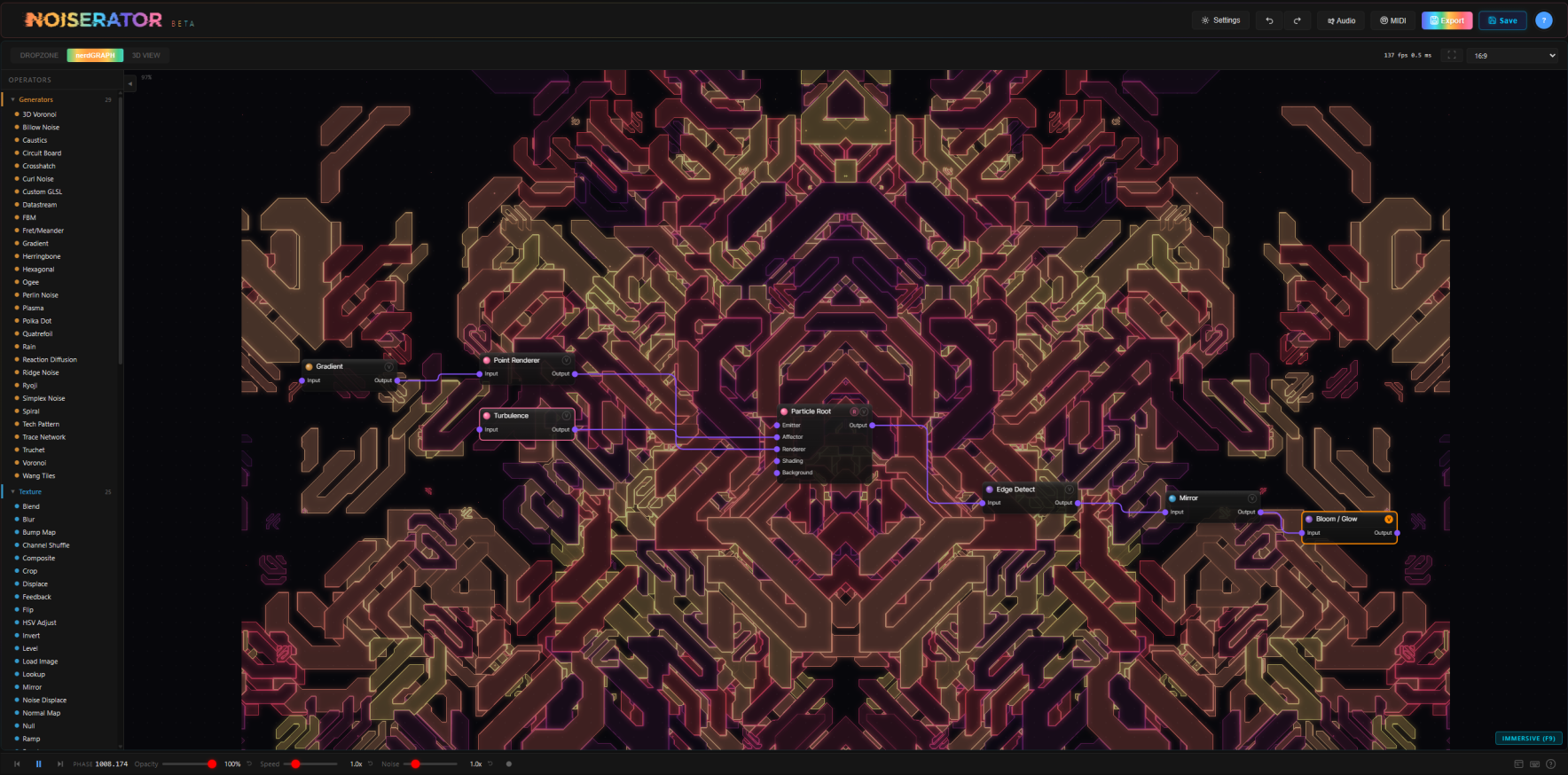The image size is (1568, 775).
Task: Collapse the Generators category in the sidebar
Action: point(13,99)
